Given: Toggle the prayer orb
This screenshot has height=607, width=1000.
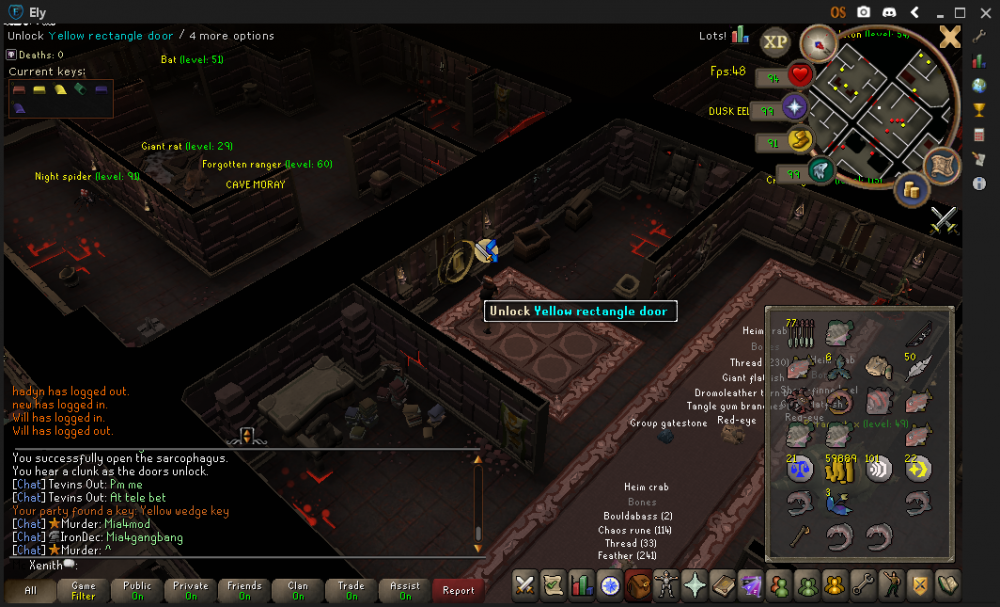Looking at the screenshot, I should pyautogui.click(x=796, y=108).
